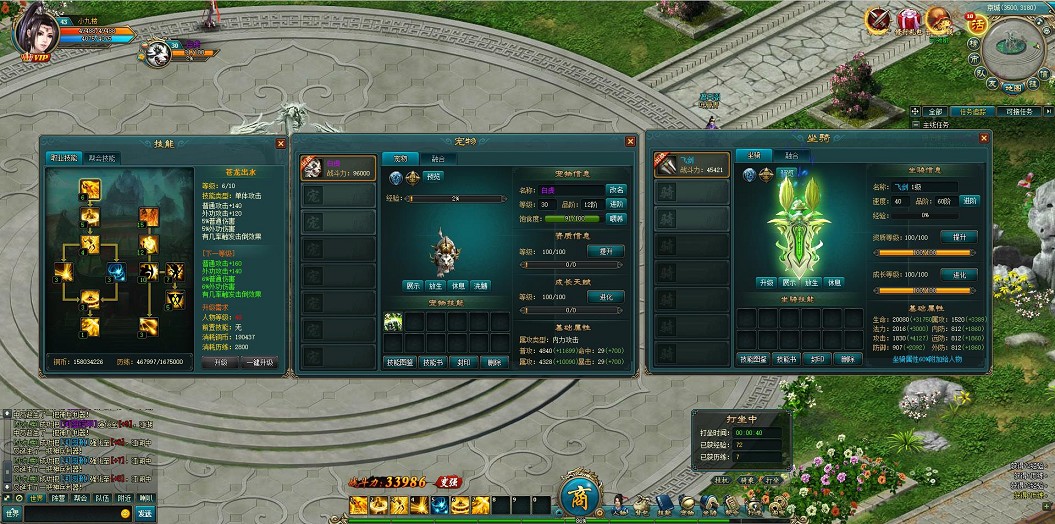Click 提升 to raise mount aptitude
The width and height of the screenshot is (1055, 524).
click(959, 237)
